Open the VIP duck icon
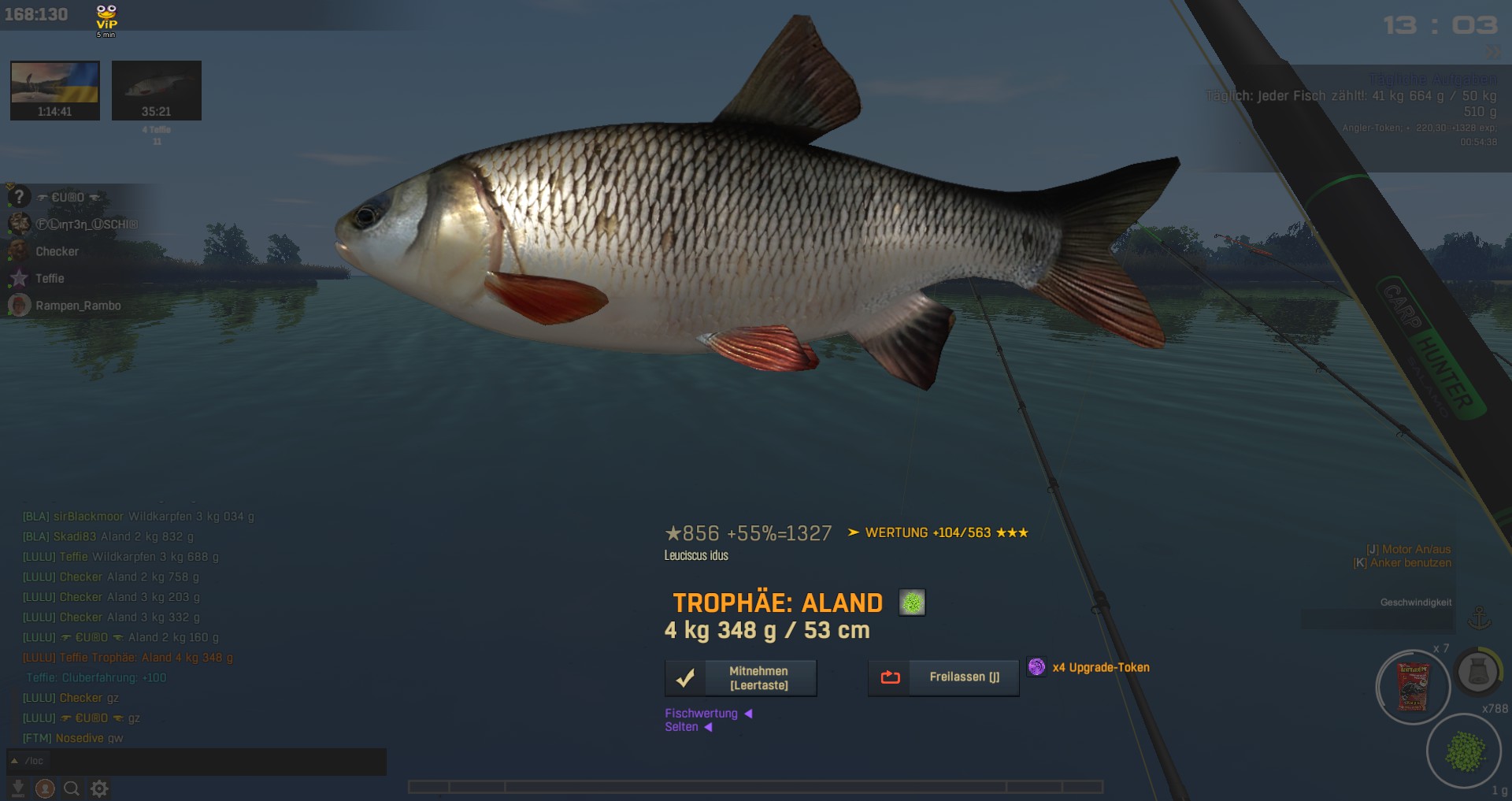Viewport: 1512px width, 801px height. tap(106, 20)
